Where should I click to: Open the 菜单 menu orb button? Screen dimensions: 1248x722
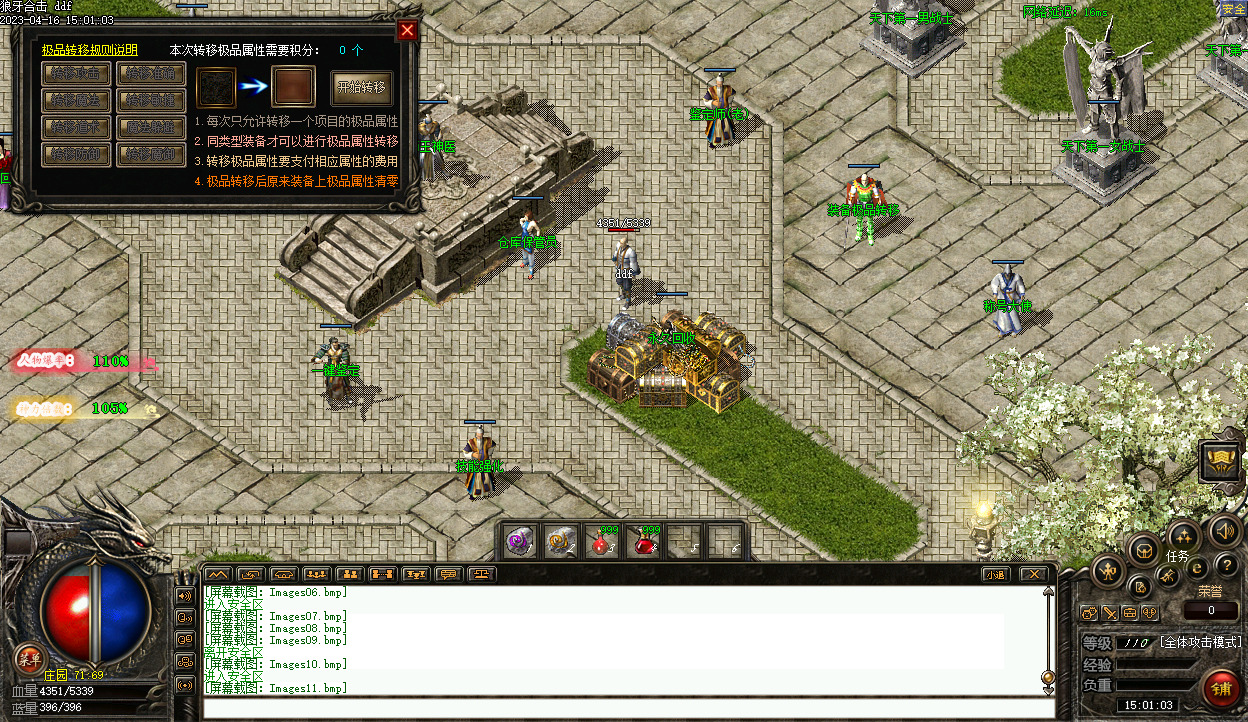coord(29,658)
